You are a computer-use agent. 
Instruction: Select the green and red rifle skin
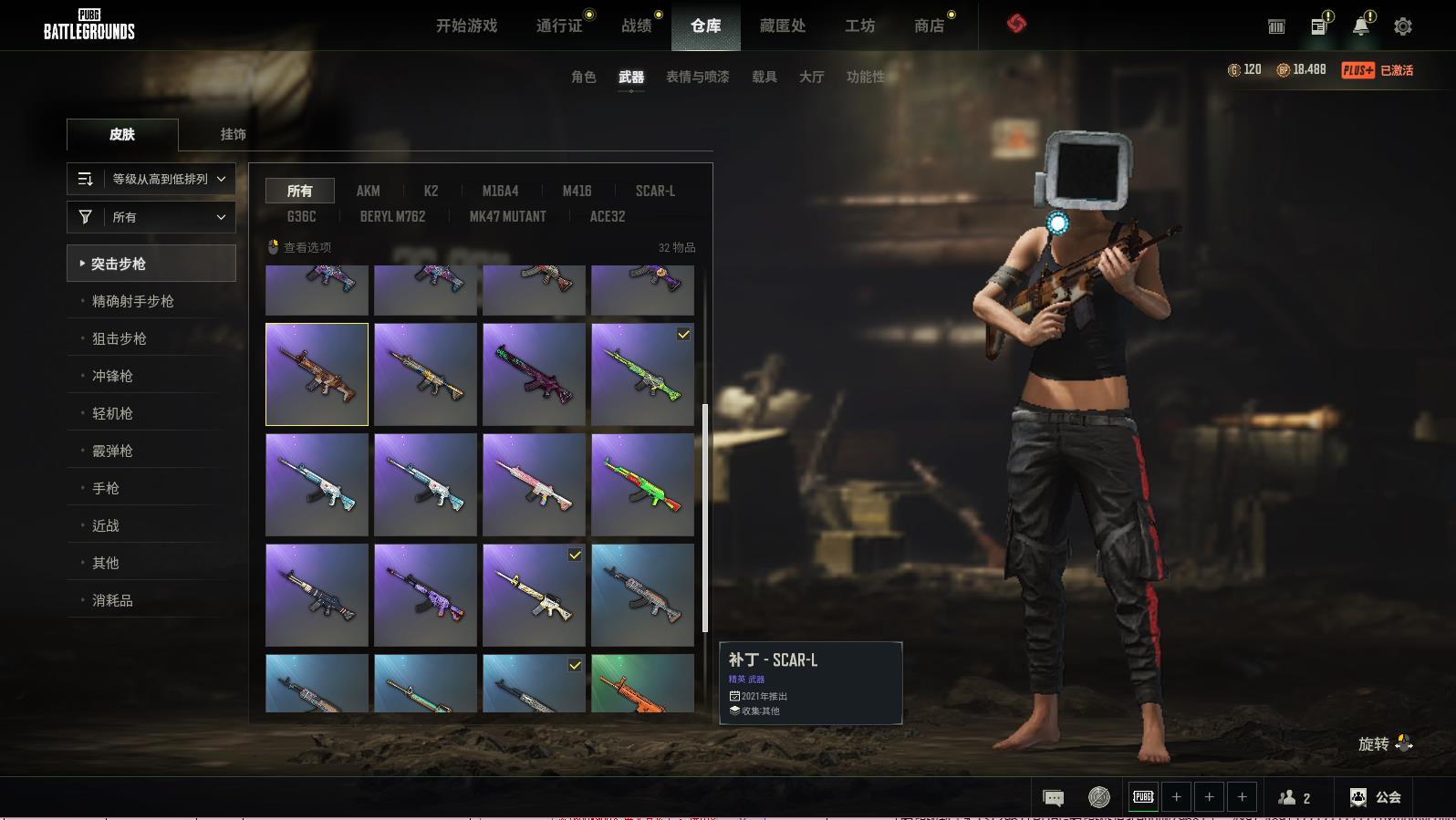(x=642, y=484)
